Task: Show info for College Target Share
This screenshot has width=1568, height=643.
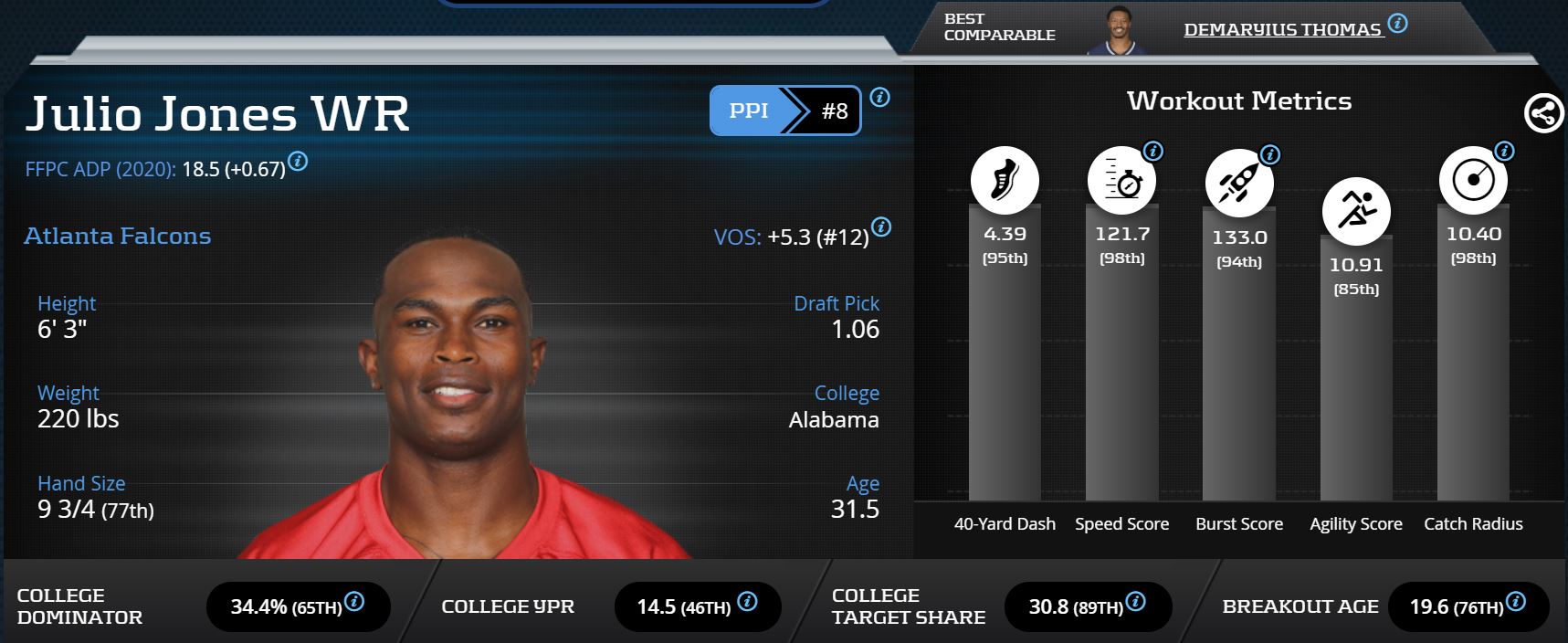Action: (1135, 601)
